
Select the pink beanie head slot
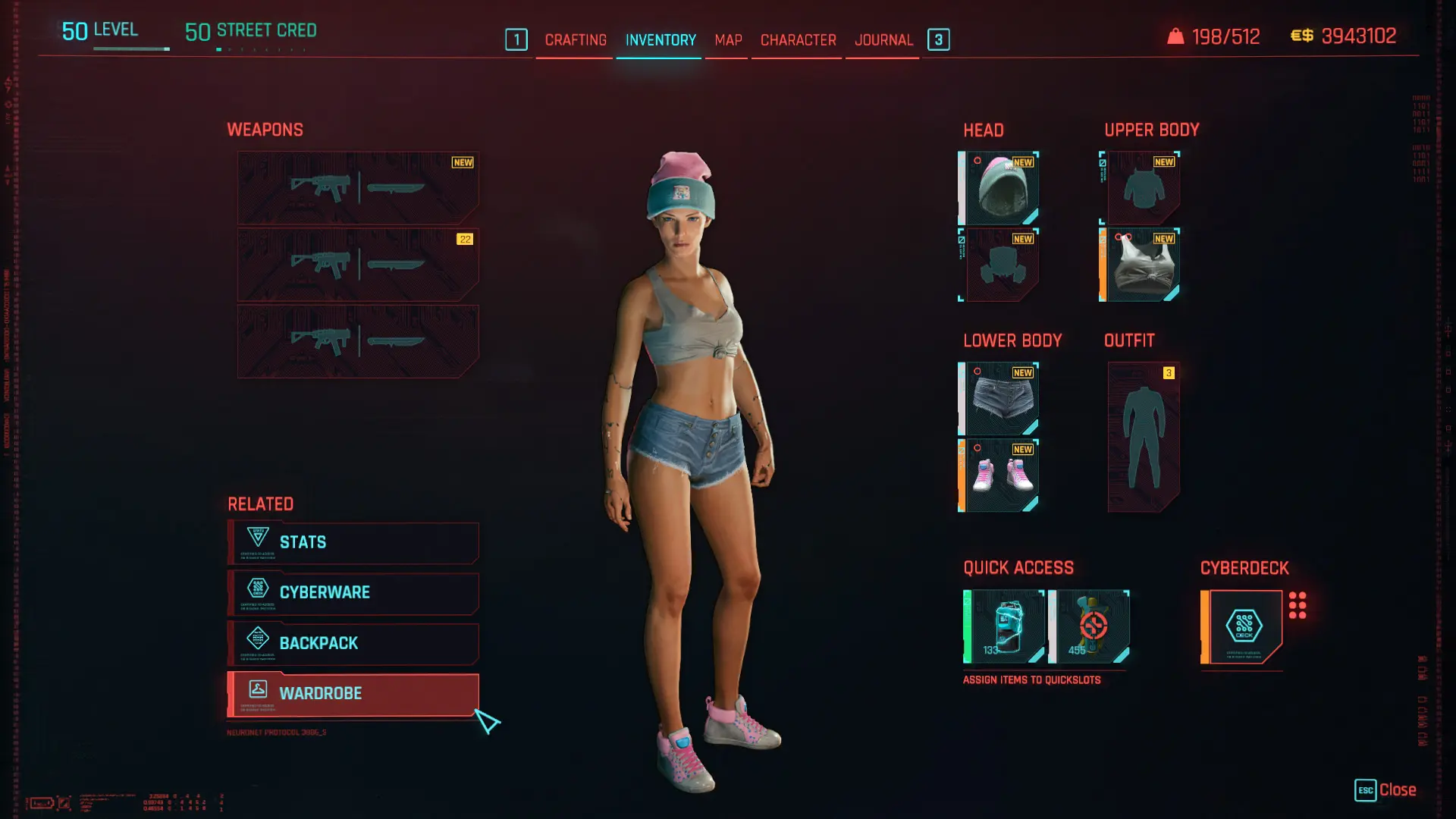[1001, 188]
